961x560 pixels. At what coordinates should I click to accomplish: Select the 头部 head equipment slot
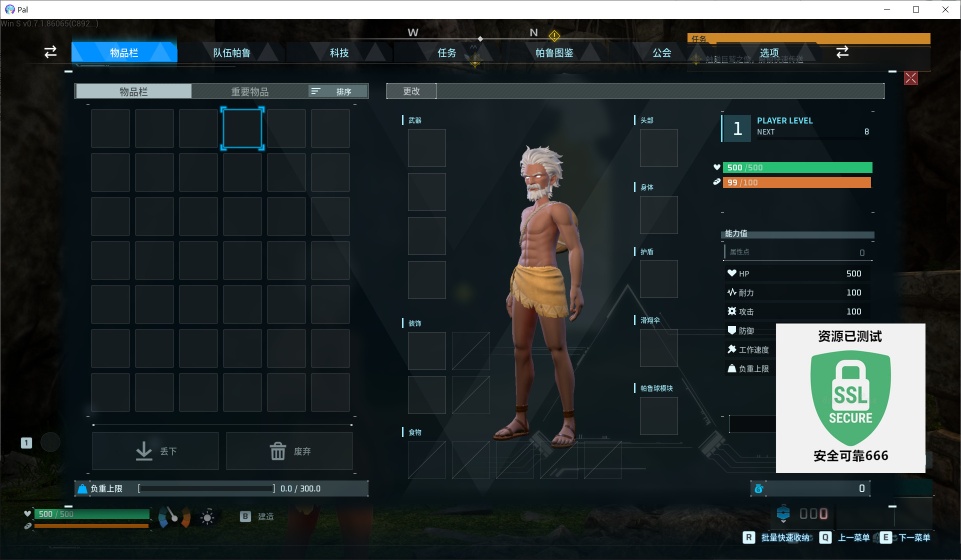[659, 148]
